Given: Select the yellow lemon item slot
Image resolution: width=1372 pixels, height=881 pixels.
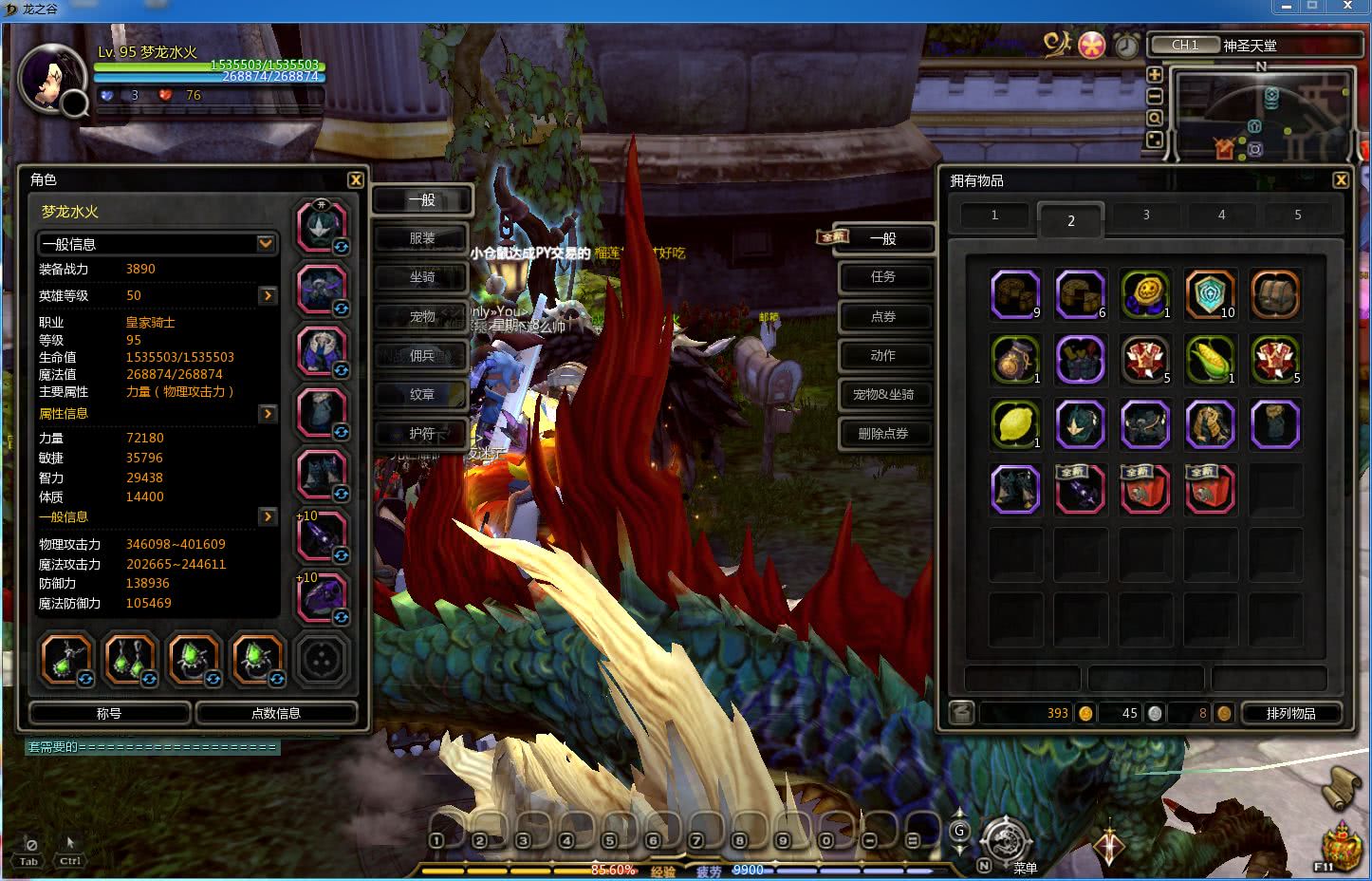Looking at the screenshot, I should coord(1015,423).
